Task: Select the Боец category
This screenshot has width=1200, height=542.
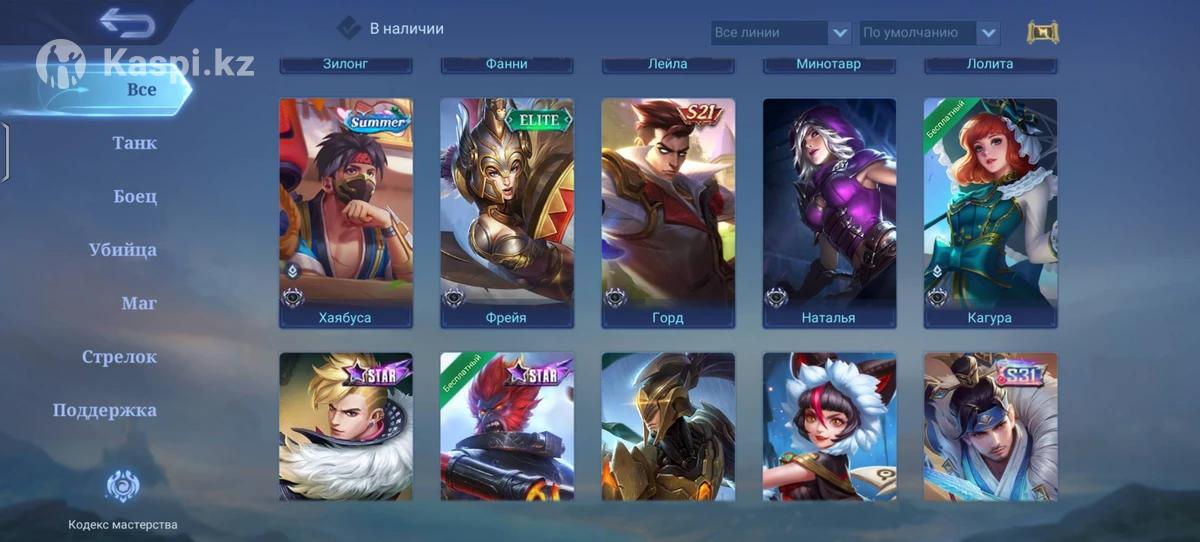Action: click(135, 196)
